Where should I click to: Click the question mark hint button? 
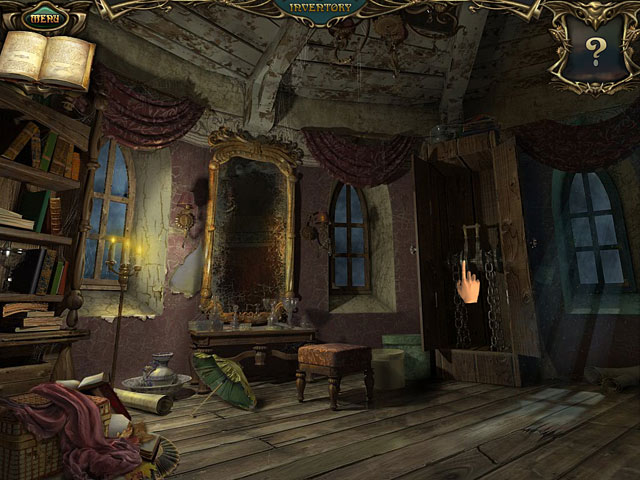pos(596,47)
